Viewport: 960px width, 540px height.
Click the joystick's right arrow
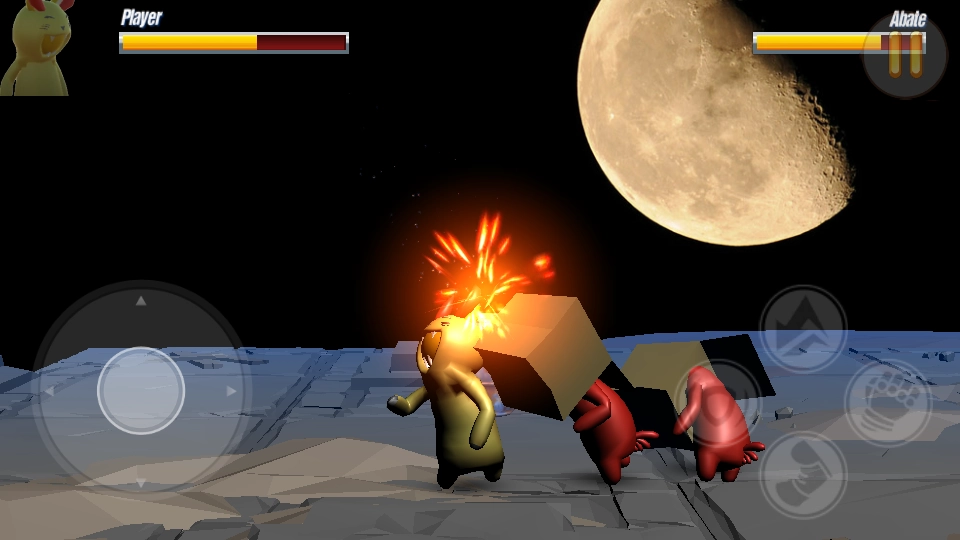pyautogui.click(x=232, y=391)
